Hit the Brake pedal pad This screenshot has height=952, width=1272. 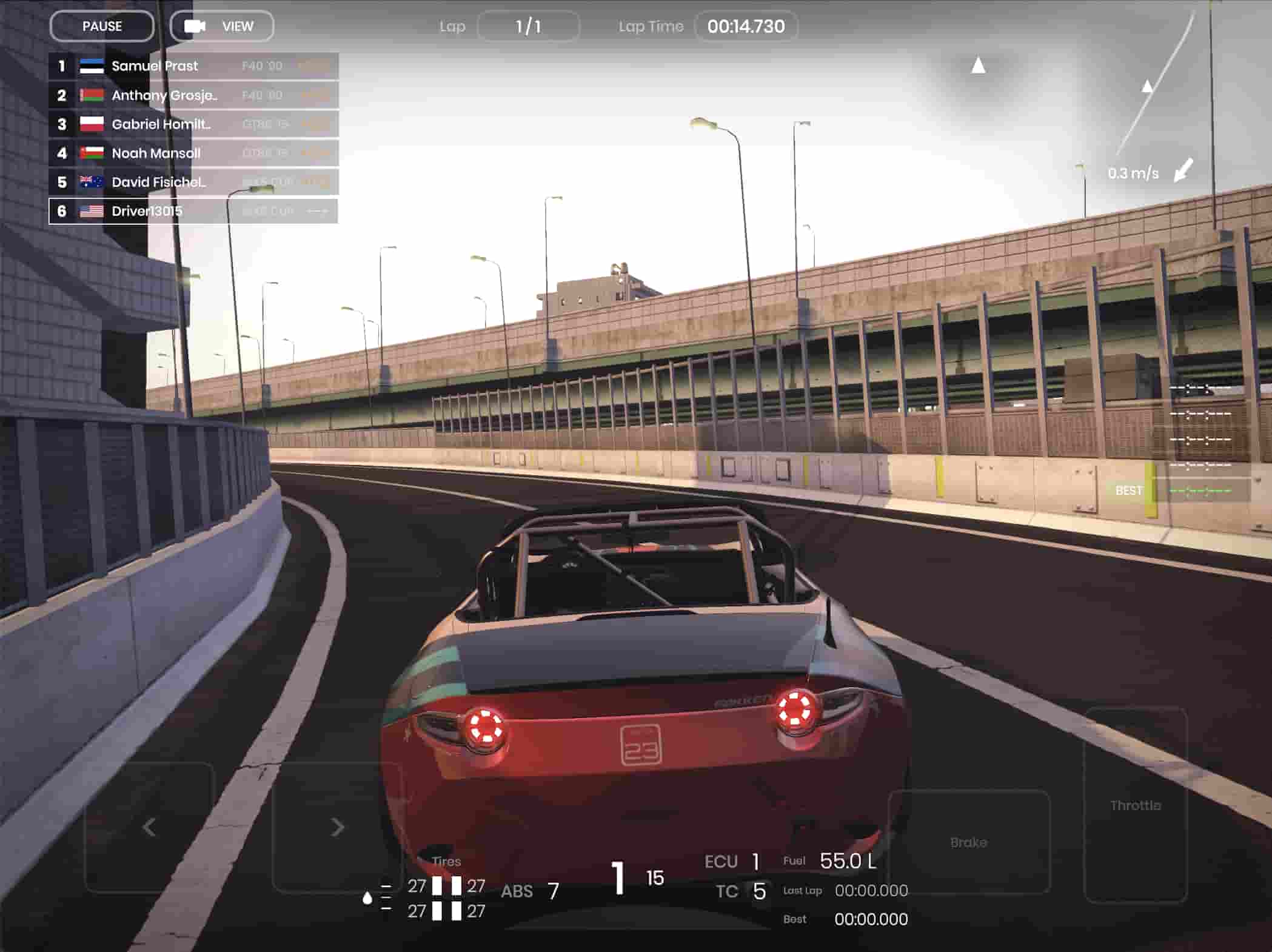[968, 842]
